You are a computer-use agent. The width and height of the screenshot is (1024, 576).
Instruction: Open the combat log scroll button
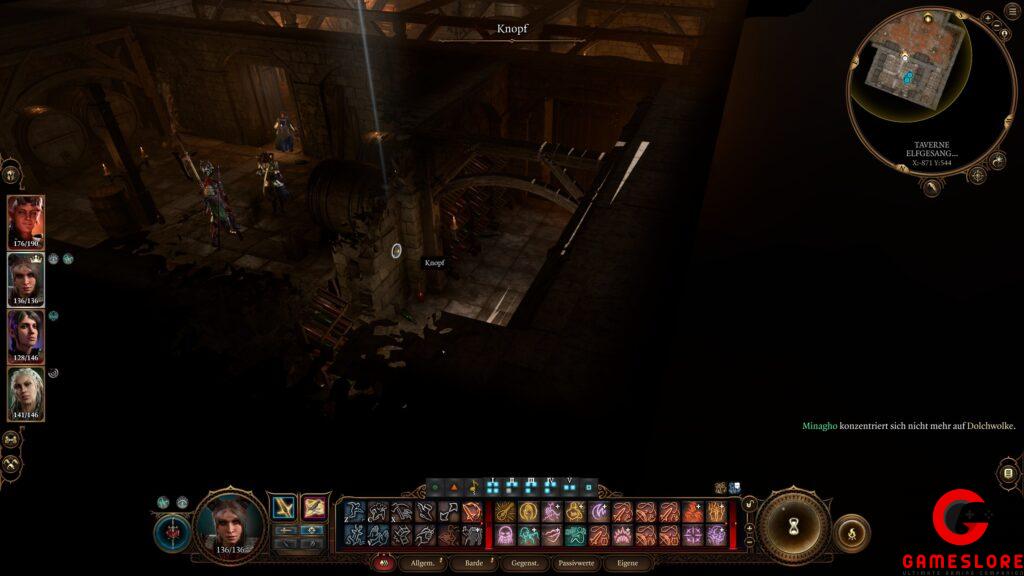click(x=1007, y=472)
